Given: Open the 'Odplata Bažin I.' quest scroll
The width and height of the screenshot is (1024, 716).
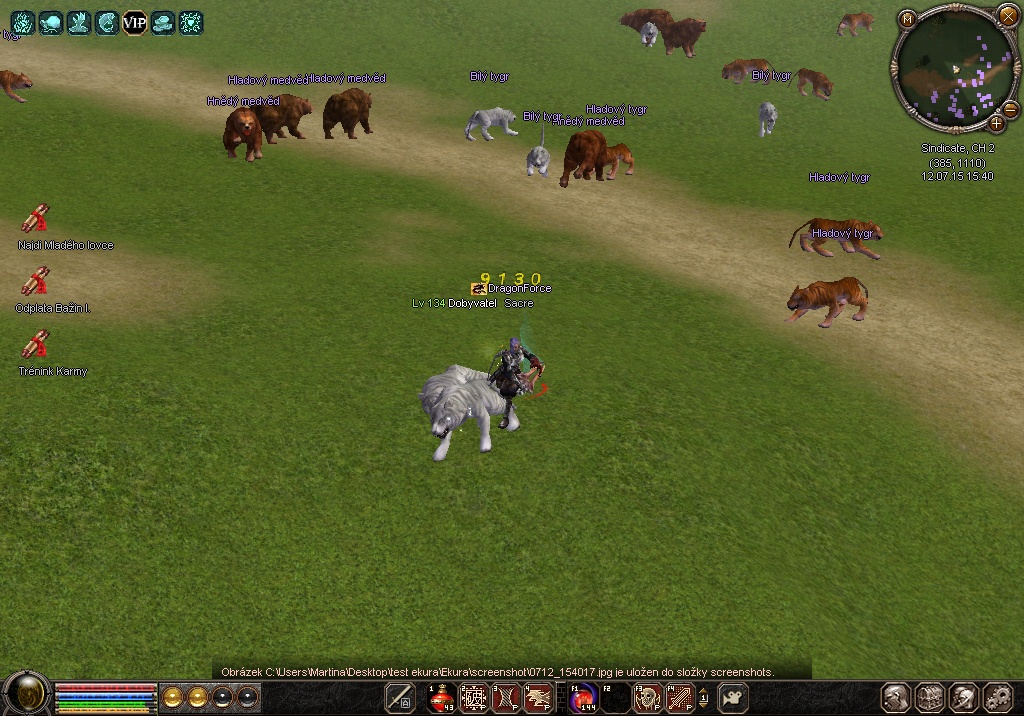Looking at the screenshot, I should (36, 282).
